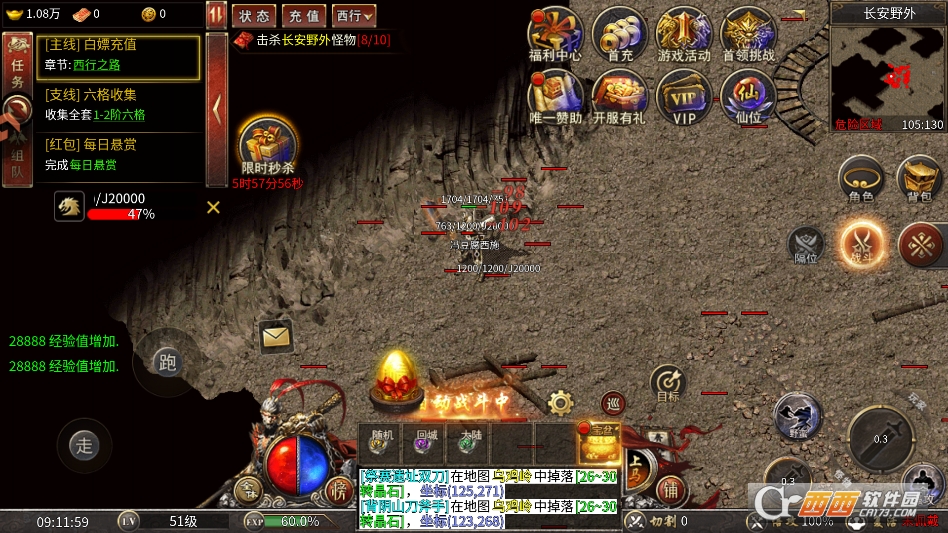The image size is (948, 533).
Task: Open the 仙位 immortal rank icon
Action: [x=748, y=96]
